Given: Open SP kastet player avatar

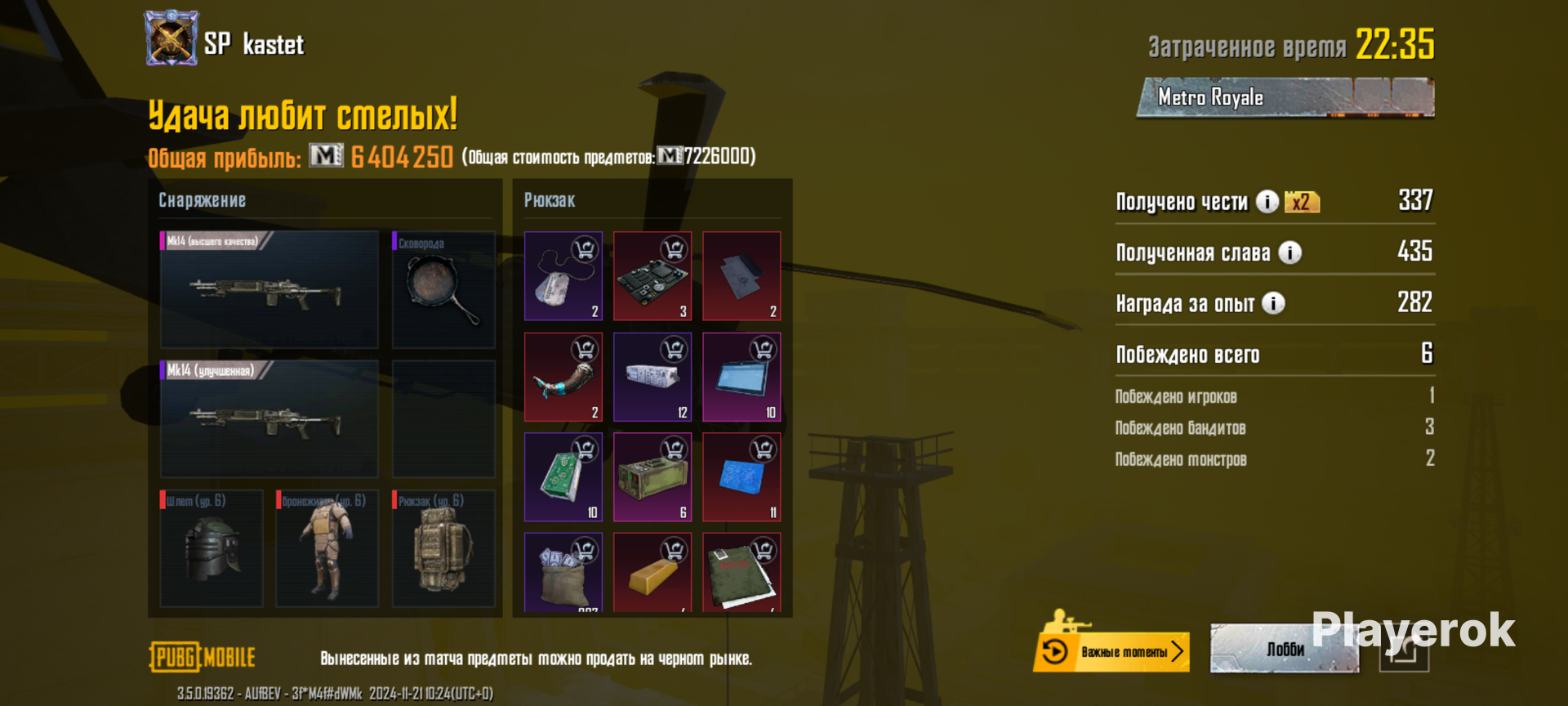Looking at the screenshot, I should coord(171,38).
